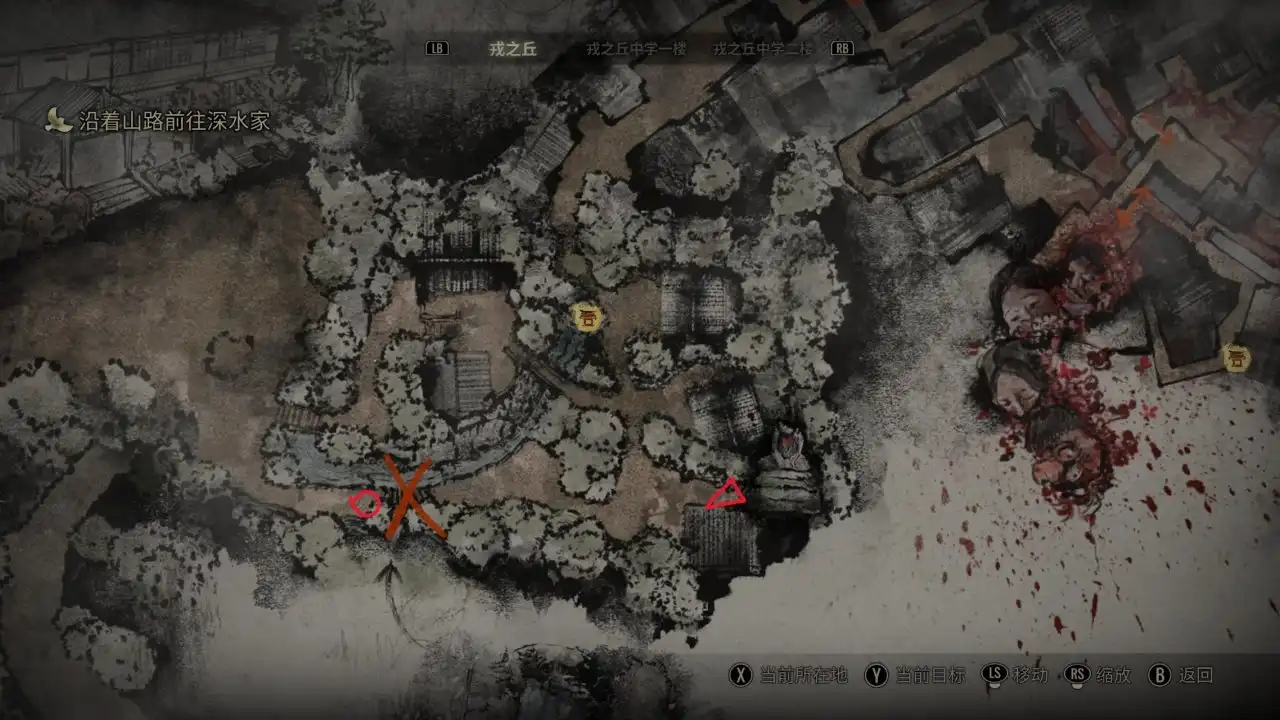The width and height of the screenshot is (1280, 720).
Task: Choose the red triangle map marker
Action: [726, 494]
